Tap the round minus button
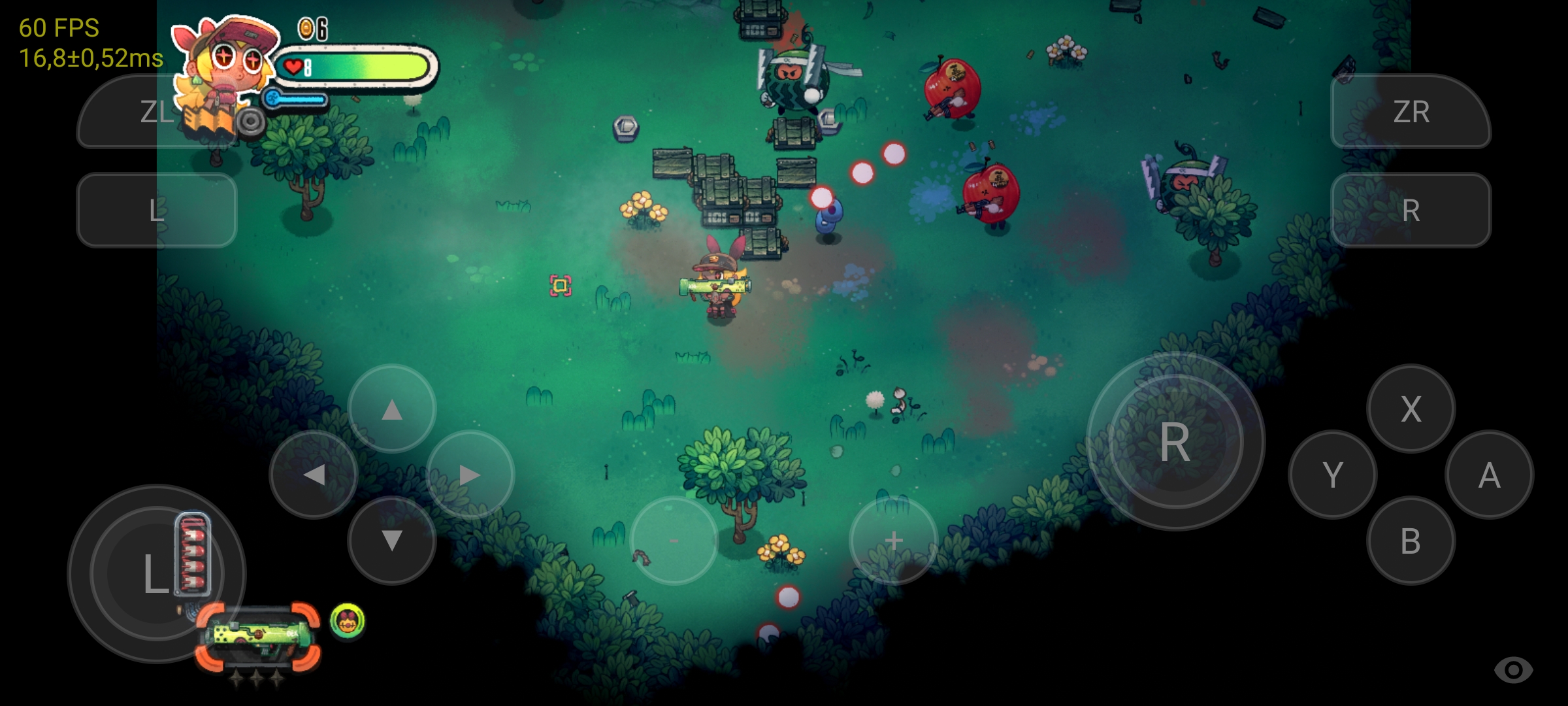The width and height of the screenshot is (1568, 706). [674, 541]
